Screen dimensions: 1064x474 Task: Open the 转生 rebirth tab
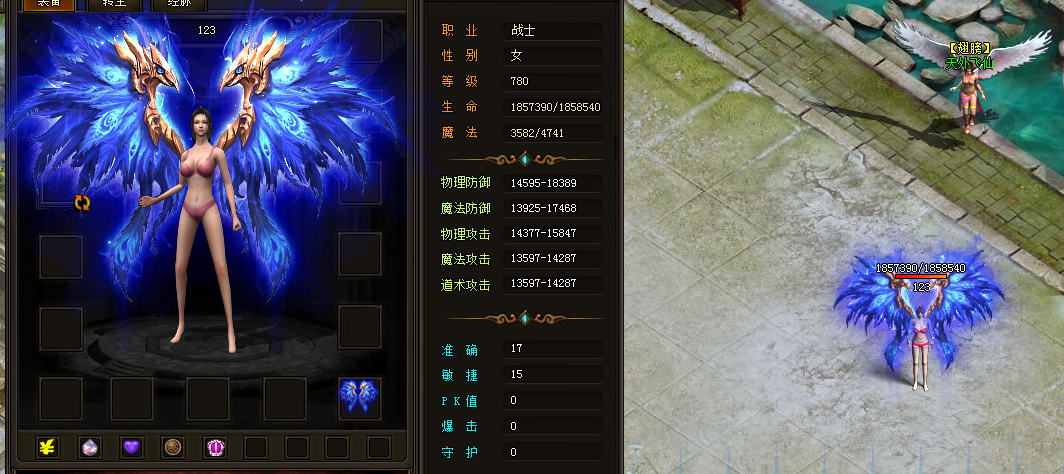114,4
